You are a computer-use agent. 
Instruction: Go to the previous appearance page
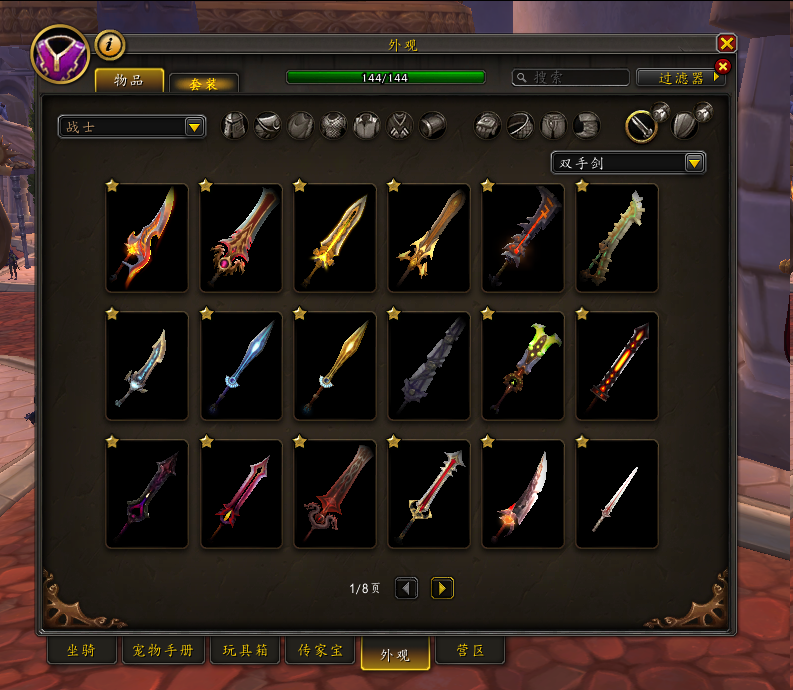tap(406, 588)
